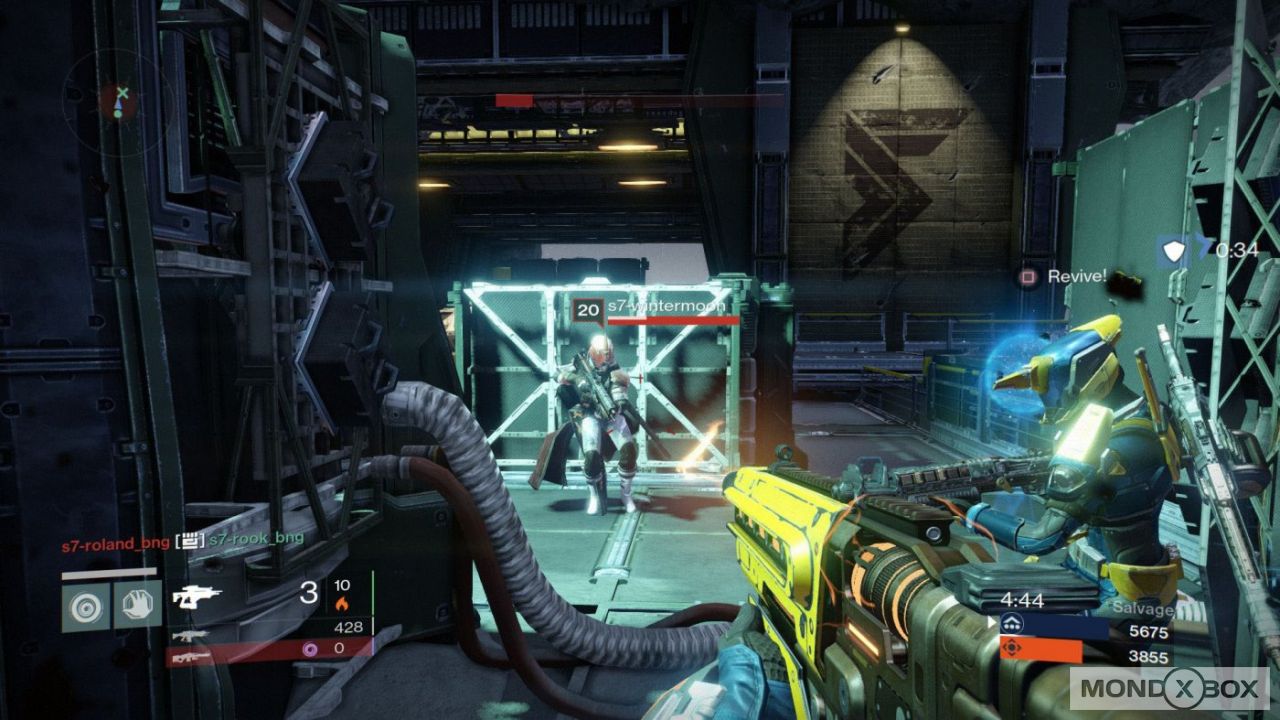Viewport: 1280px width, 720px height.
Task: Activate the melee fist ability icon
Action: coord(137,605)
